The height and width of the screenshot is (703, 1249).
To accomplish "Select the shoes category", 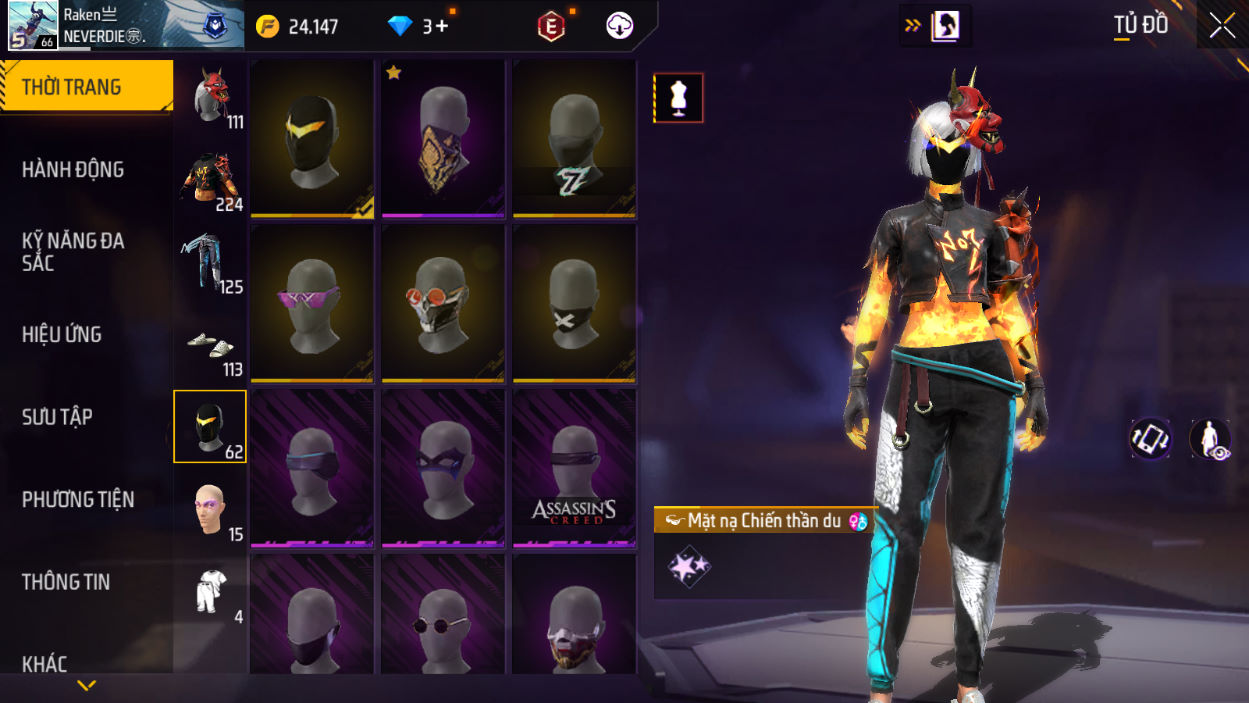I will pos(210,345).
